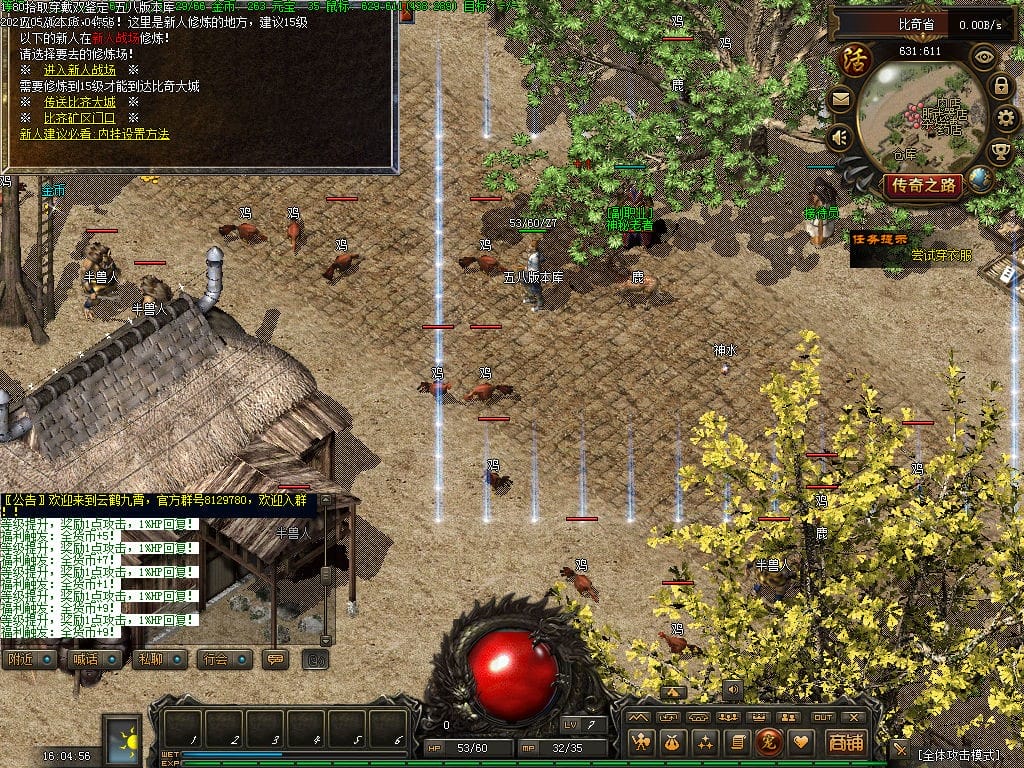
Task: Open the heart-shaped friends icon
Action: [x=799, y=742]
